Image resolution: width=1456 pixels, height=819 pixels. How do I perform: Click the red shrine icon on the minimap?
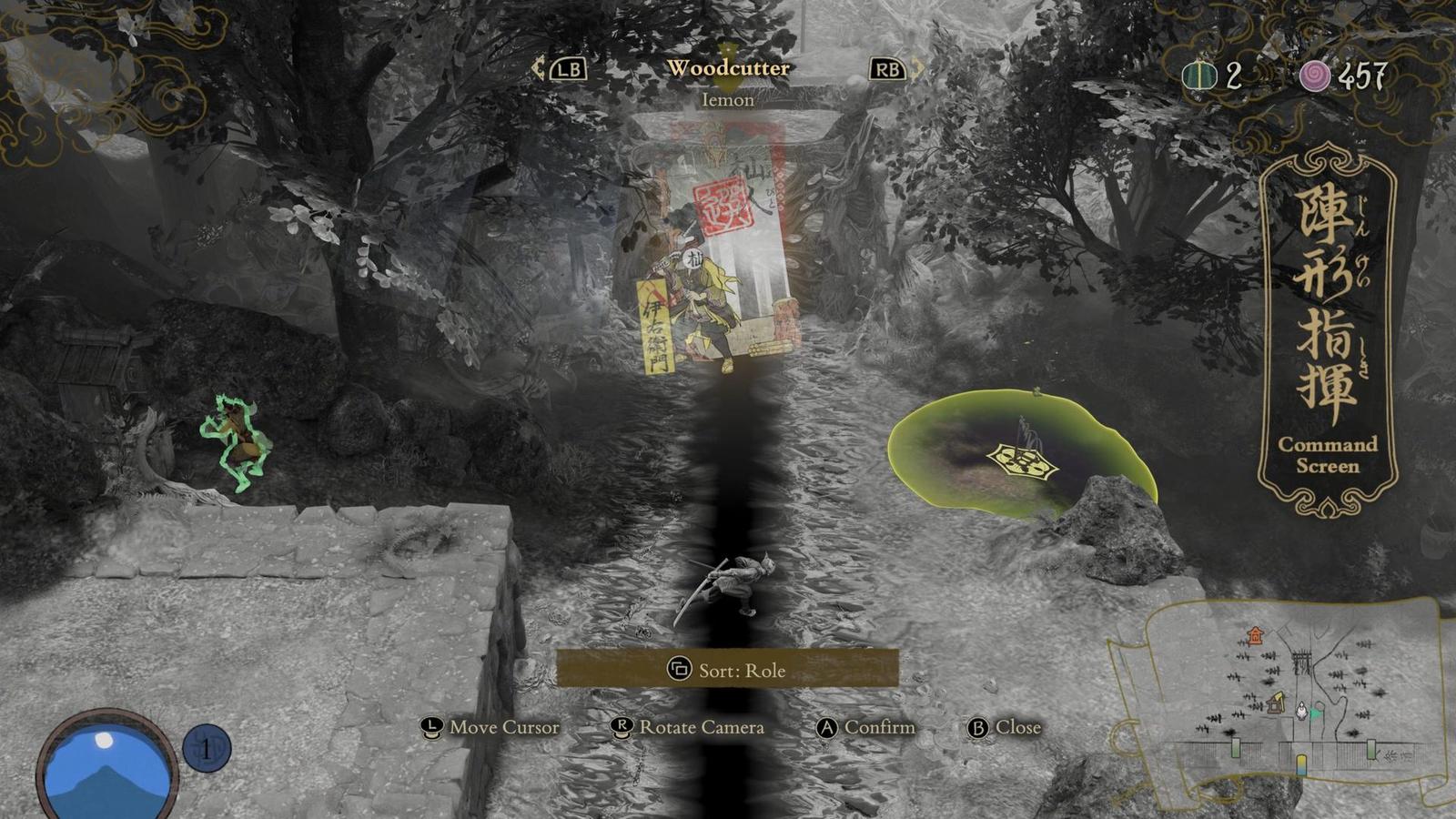(1256, 635)
